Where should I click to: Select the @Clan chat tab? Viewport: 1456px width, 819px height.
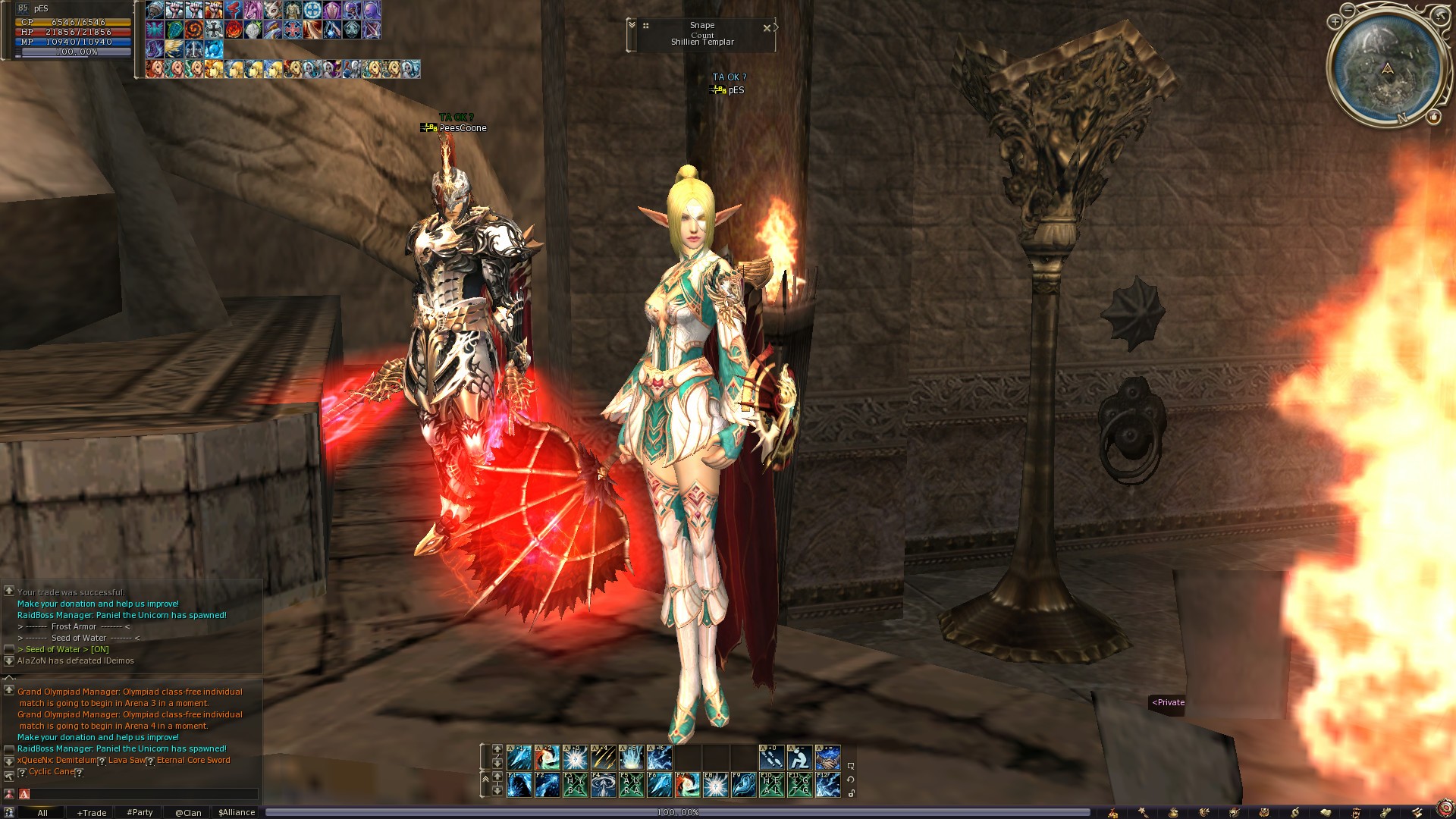pos(188,812)
